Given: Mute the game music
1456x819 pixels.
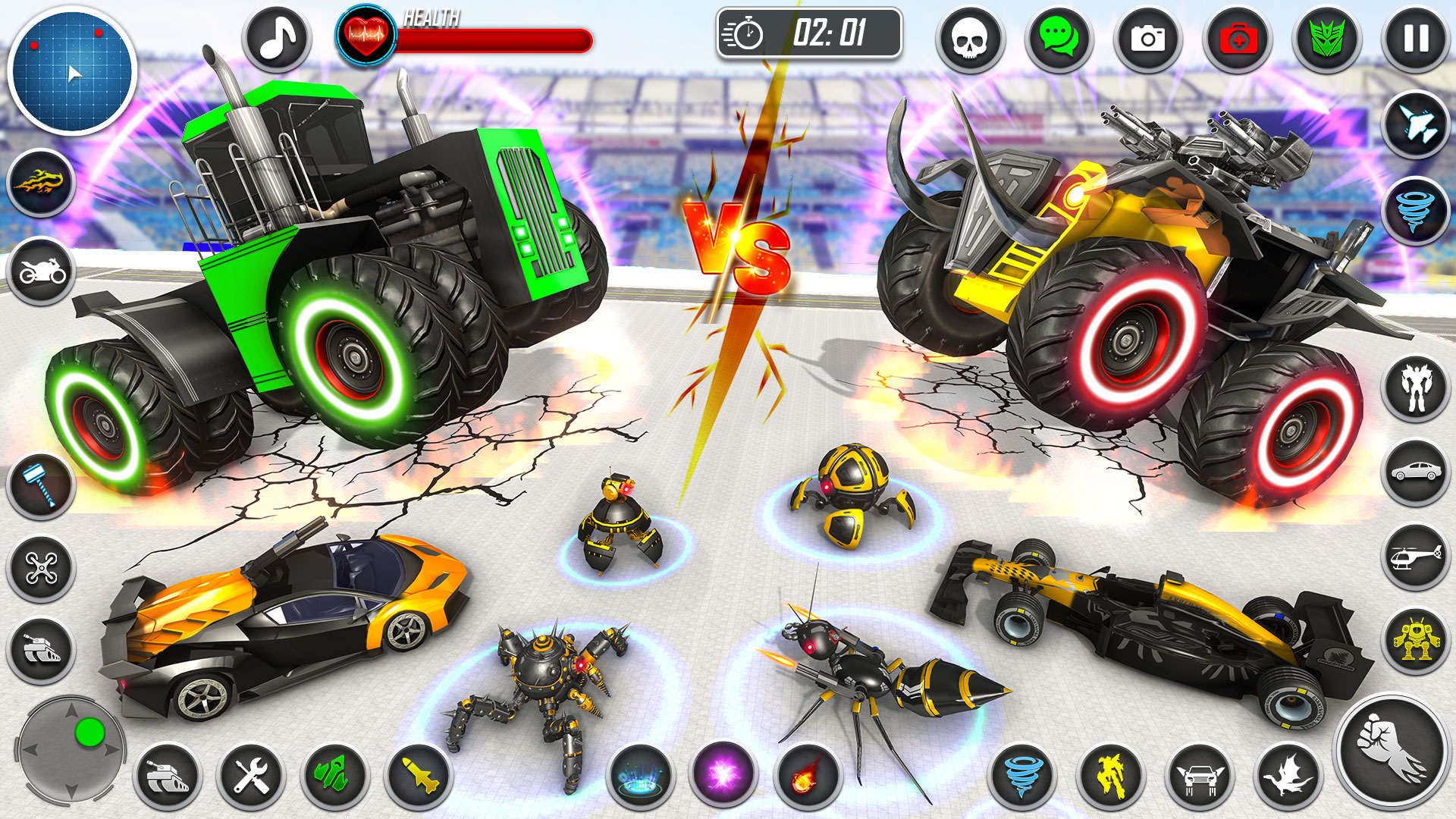Looking at the screenshot, I should [277, 38].
